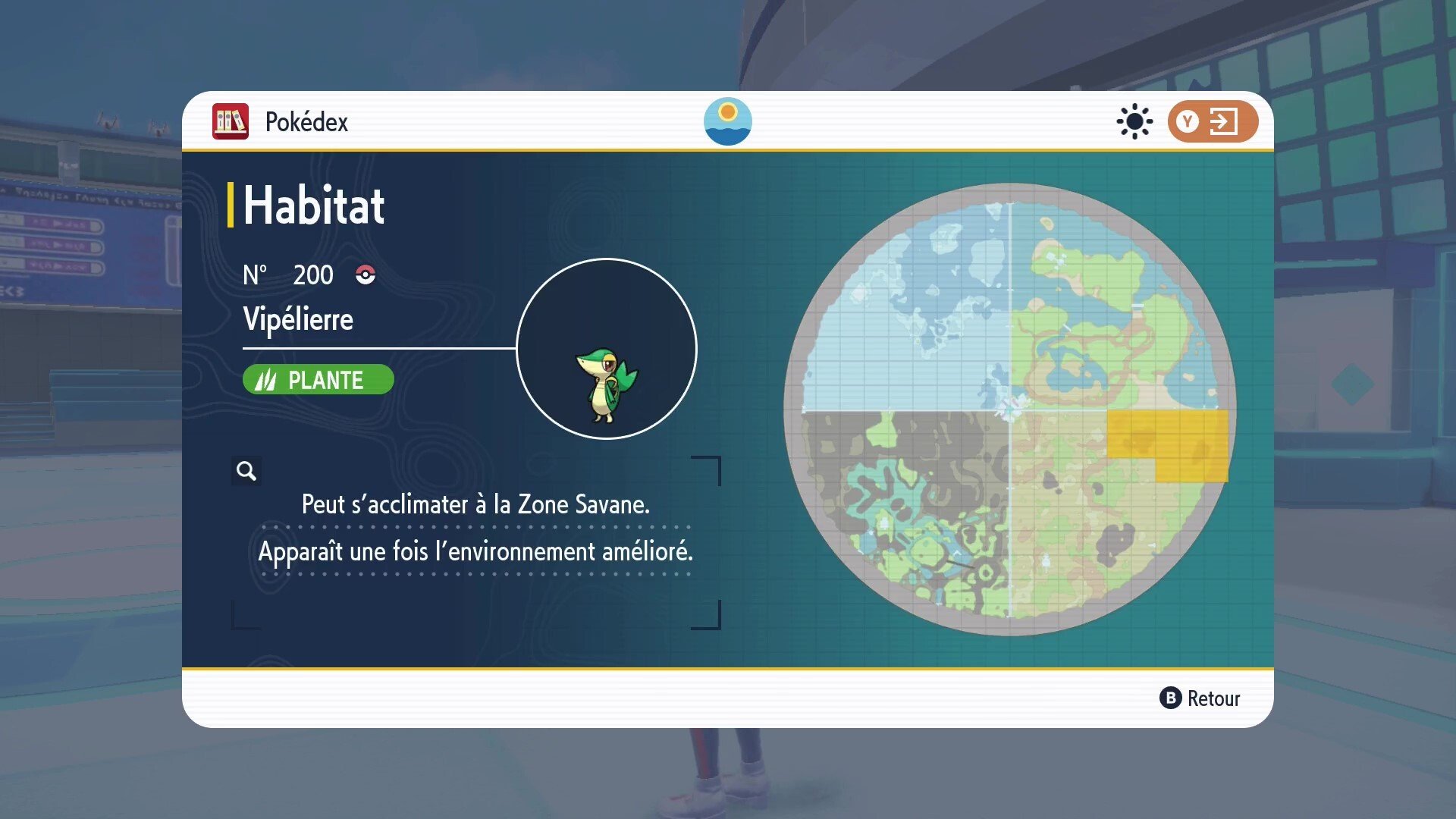Click the sun and sea emblem at top center
Viewport: 1456px width, 819px height.
[728, 121]
